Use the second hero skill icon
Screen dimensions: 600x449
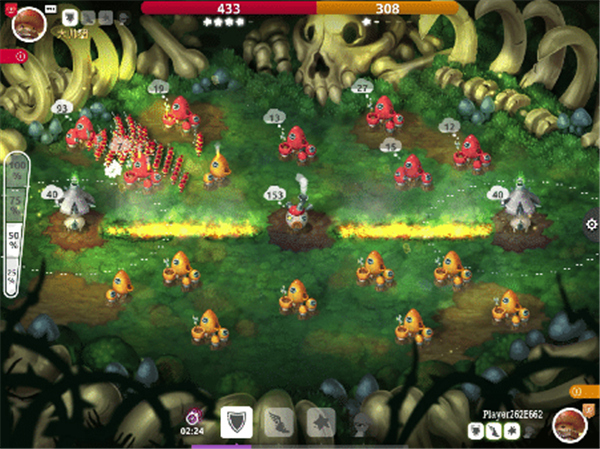(x=279, y=421)
